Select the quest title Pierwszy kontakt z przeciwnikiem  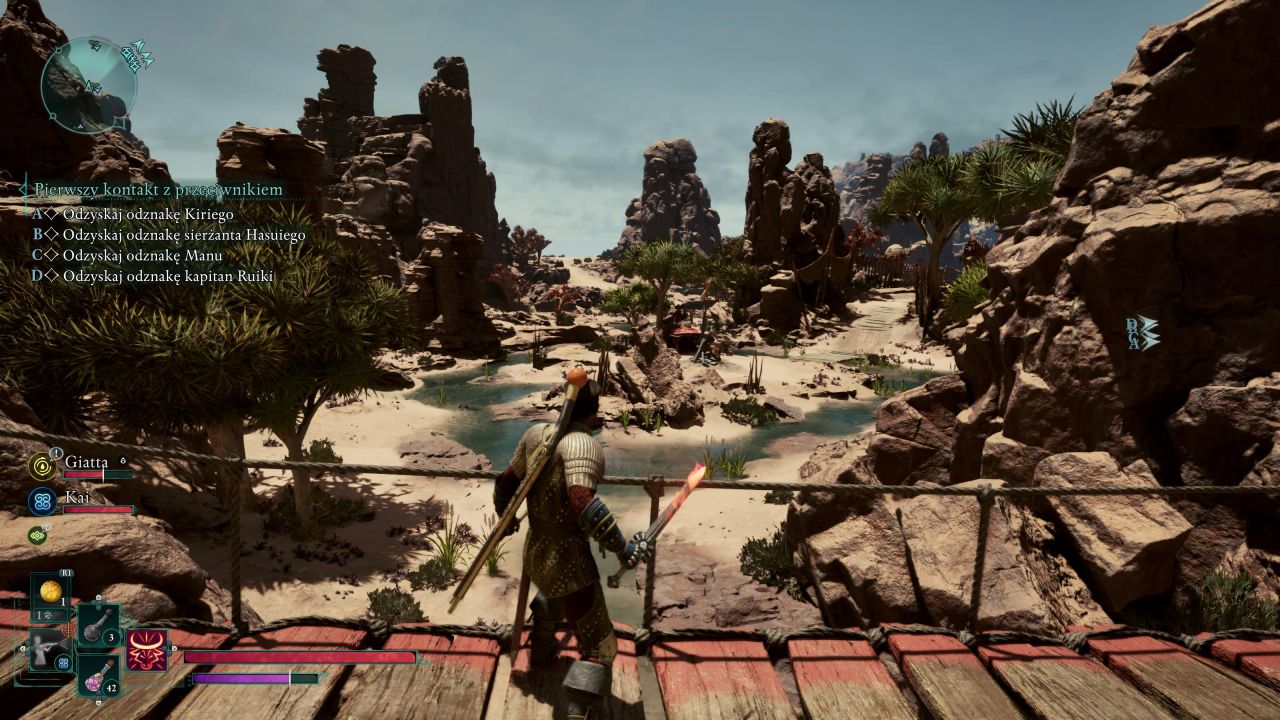(158, 189)
